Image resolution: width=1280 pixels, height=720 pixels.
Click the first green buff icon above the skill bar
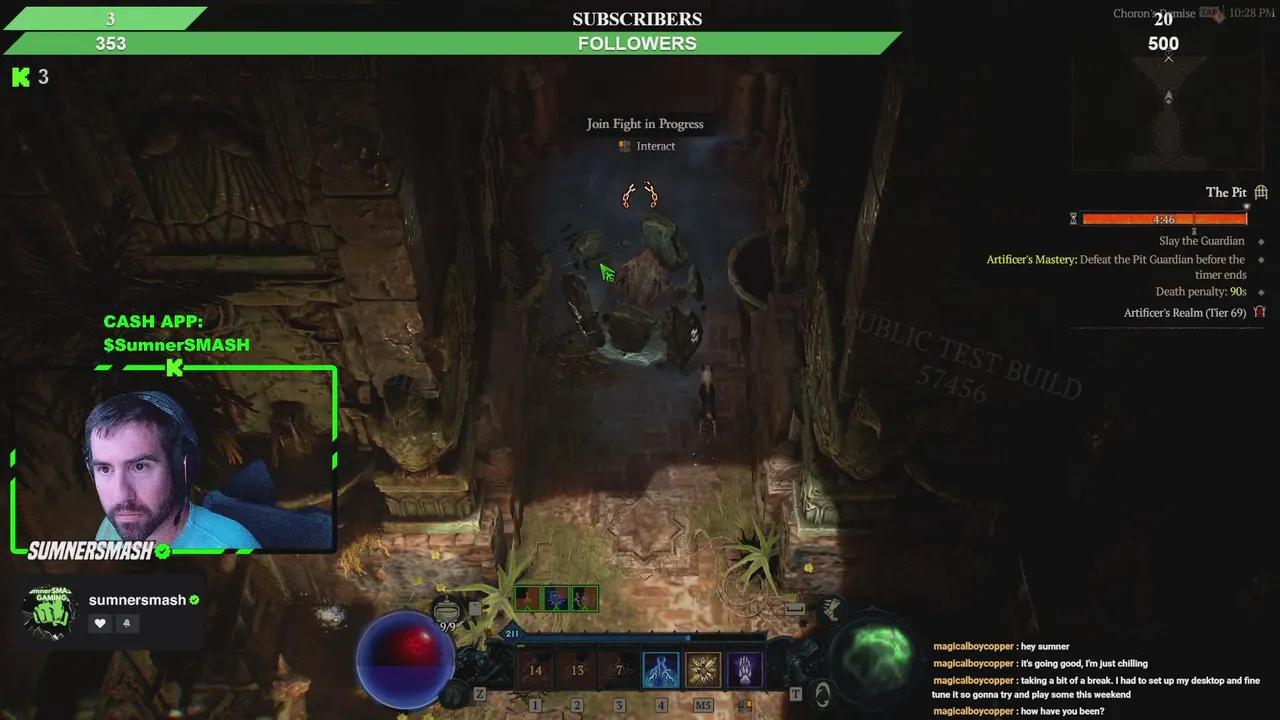[x=525, y=598]
